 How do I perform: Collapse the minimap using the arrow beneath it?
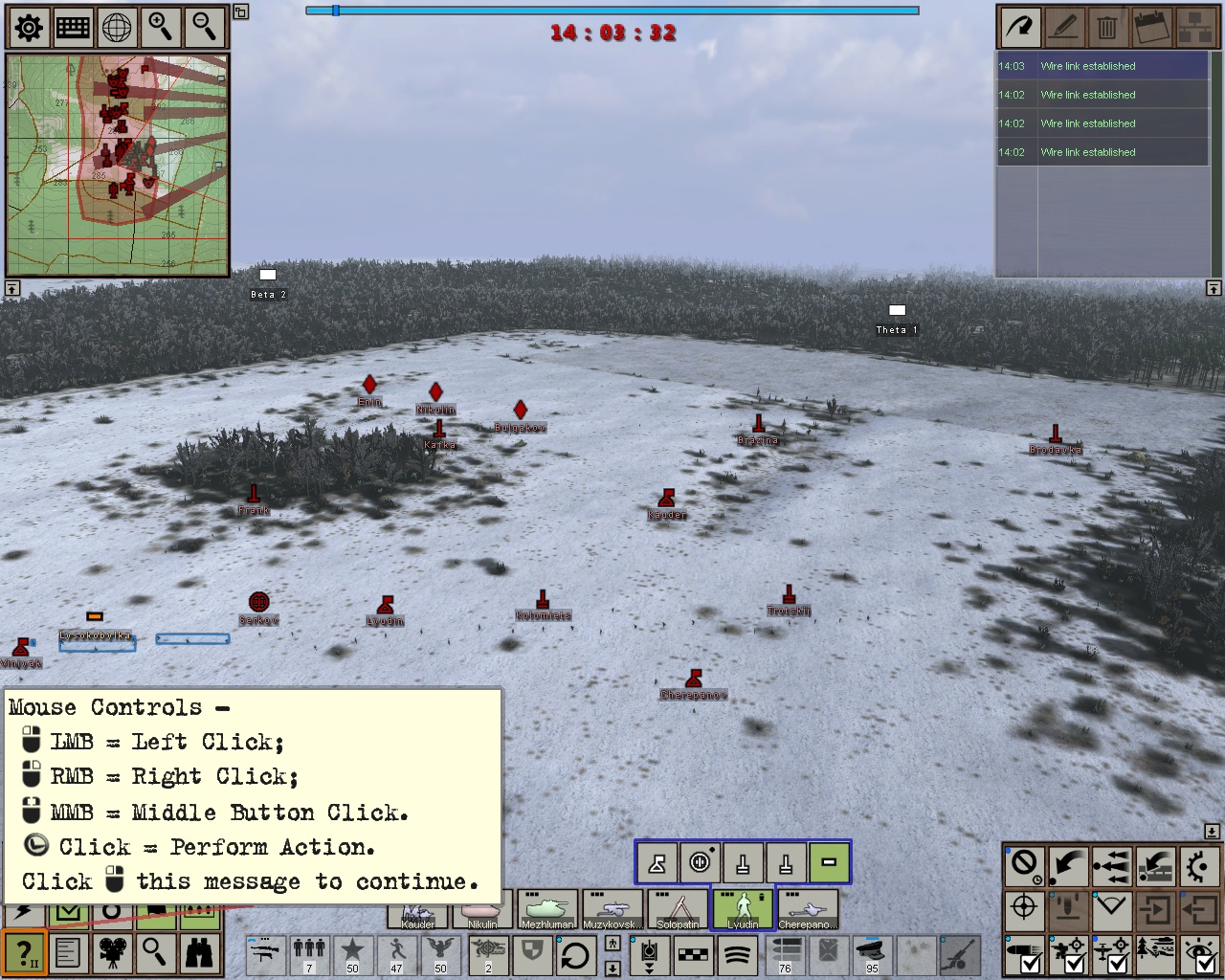pyautogui.click(x=12, y=287)
